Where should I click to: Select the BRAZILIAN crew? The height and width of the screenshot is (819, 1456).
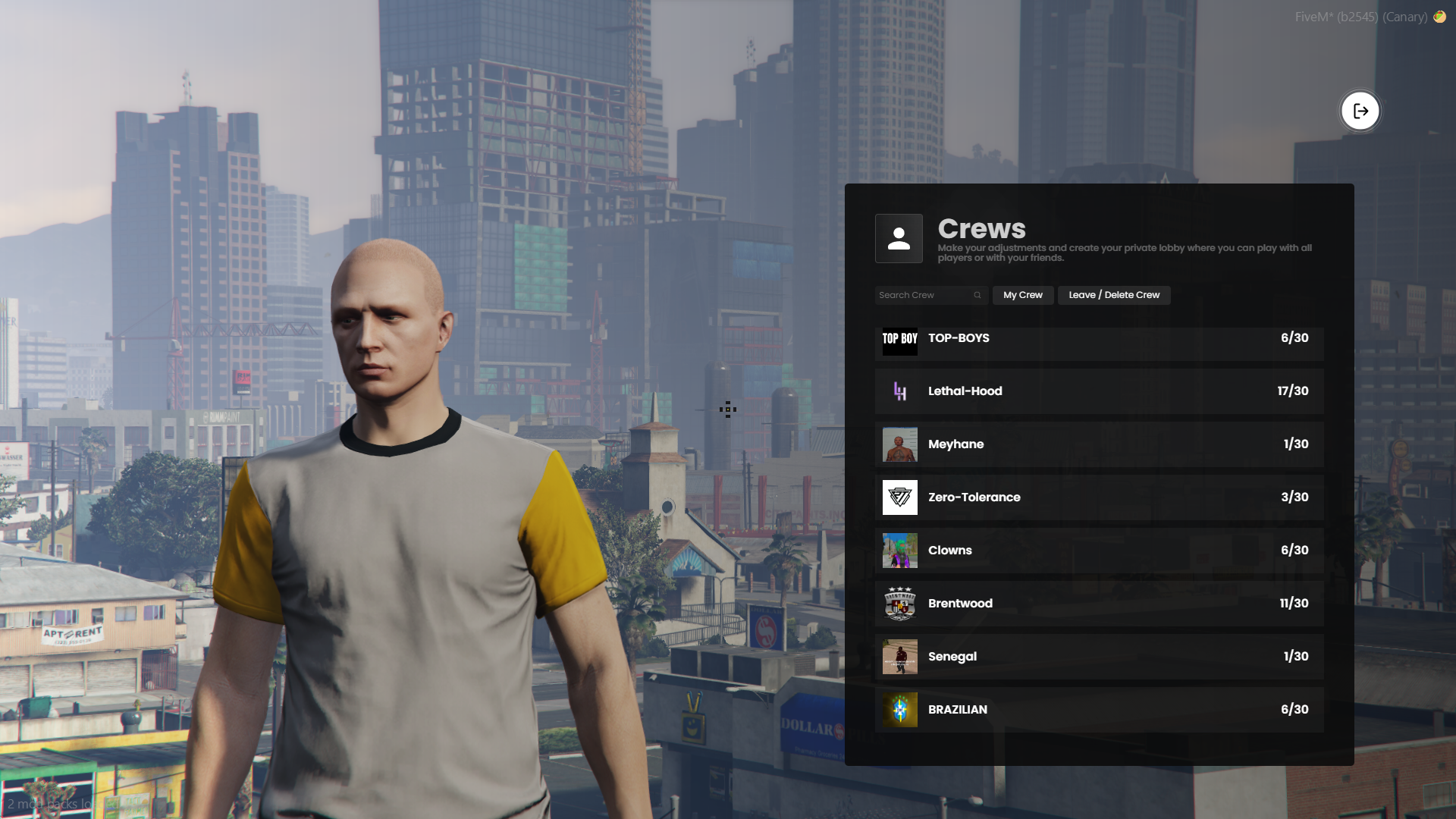(x=1098, y=710)
